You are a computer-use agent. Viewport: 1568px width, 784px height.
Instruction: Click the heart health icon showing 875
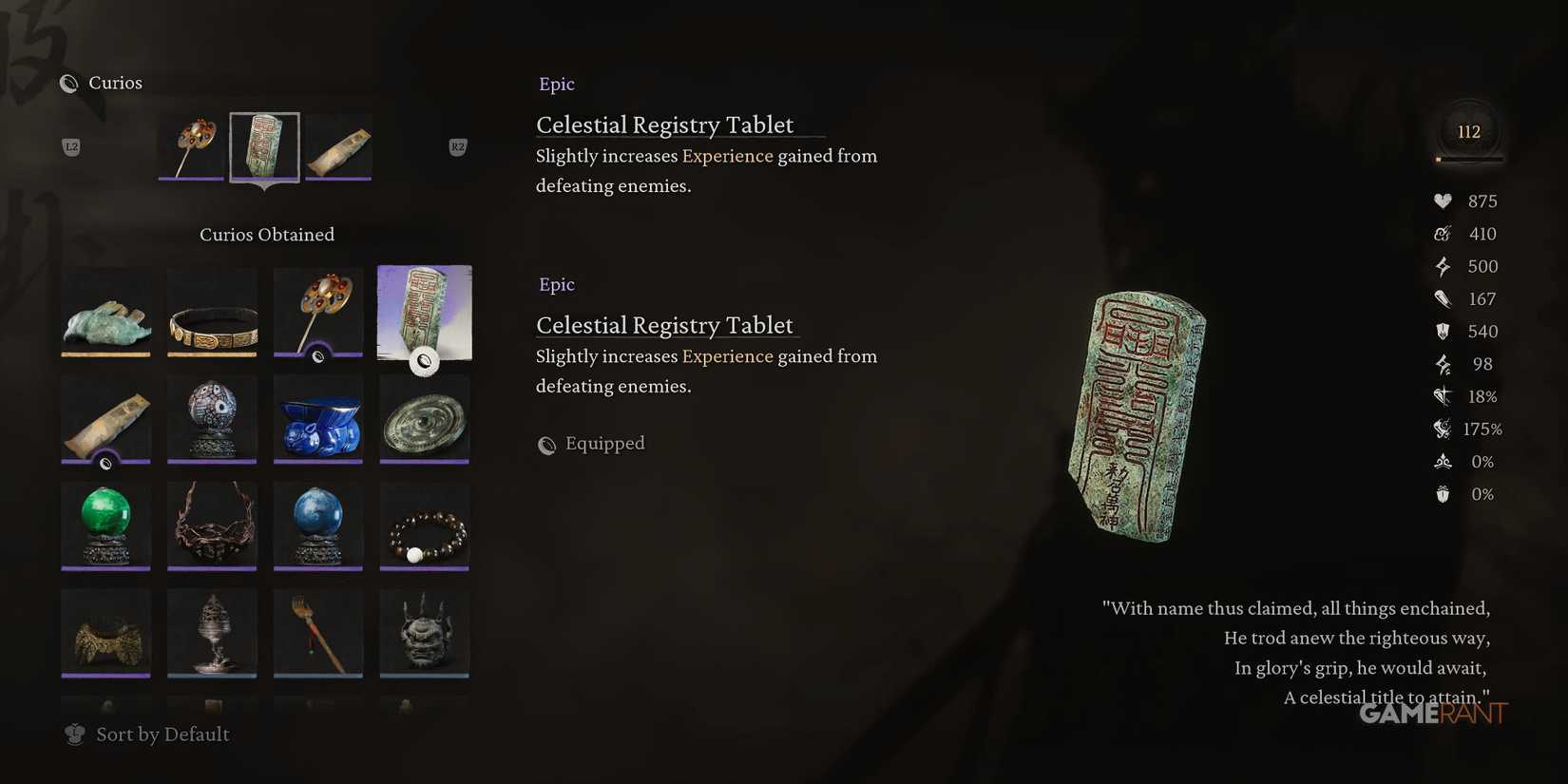click(1441, 201)
